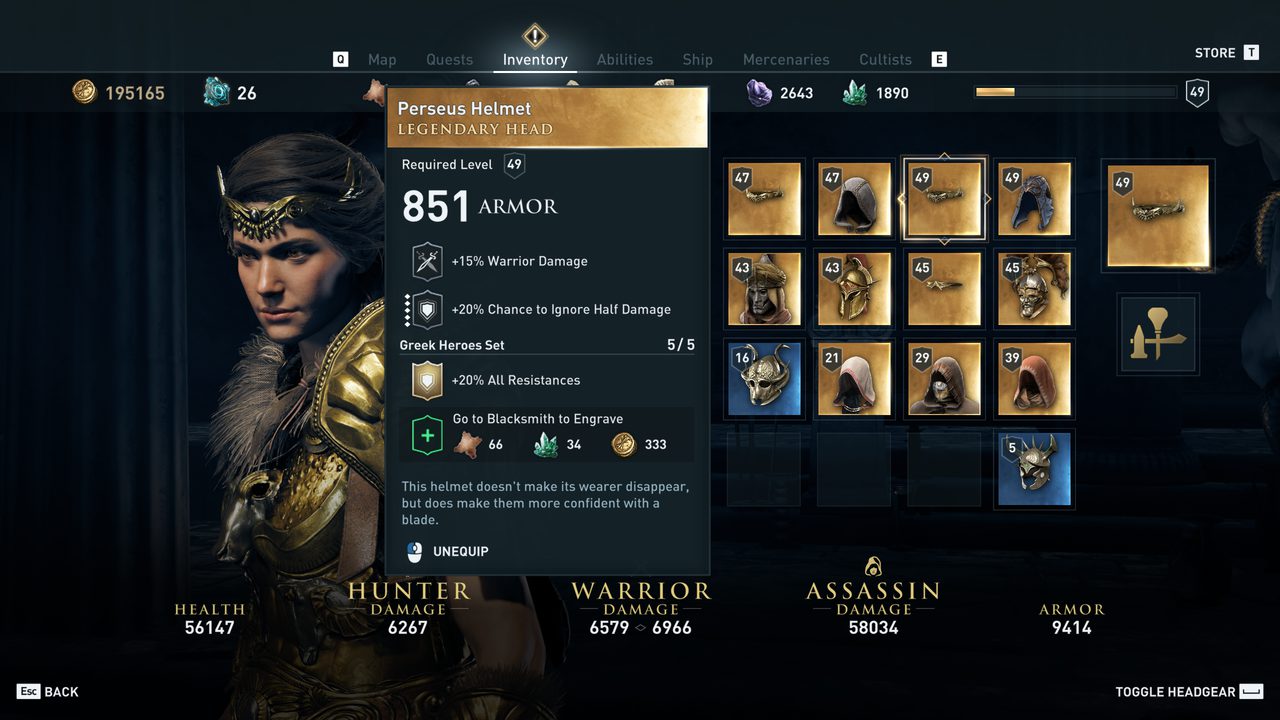
Task: Select the Inventory tab
Action: pos(535,60)
